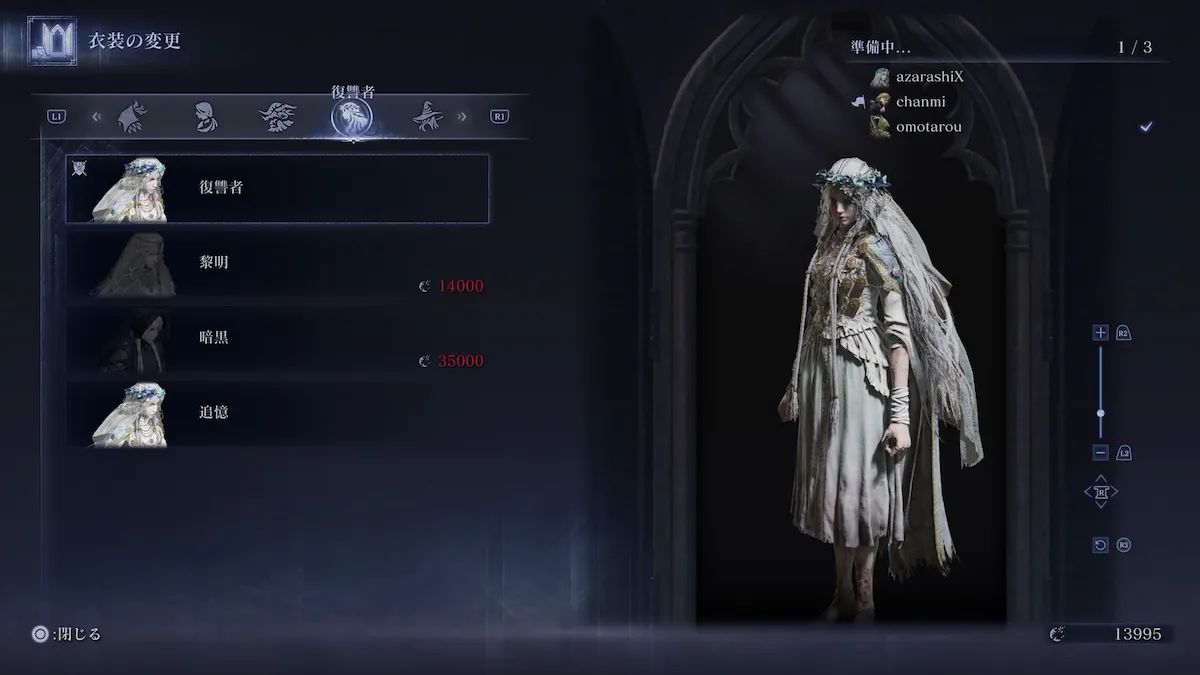The height and width of the screenshot is (675, 1200).
Task: Select player chanmi in the party list
Action: [x=920, y=101]
